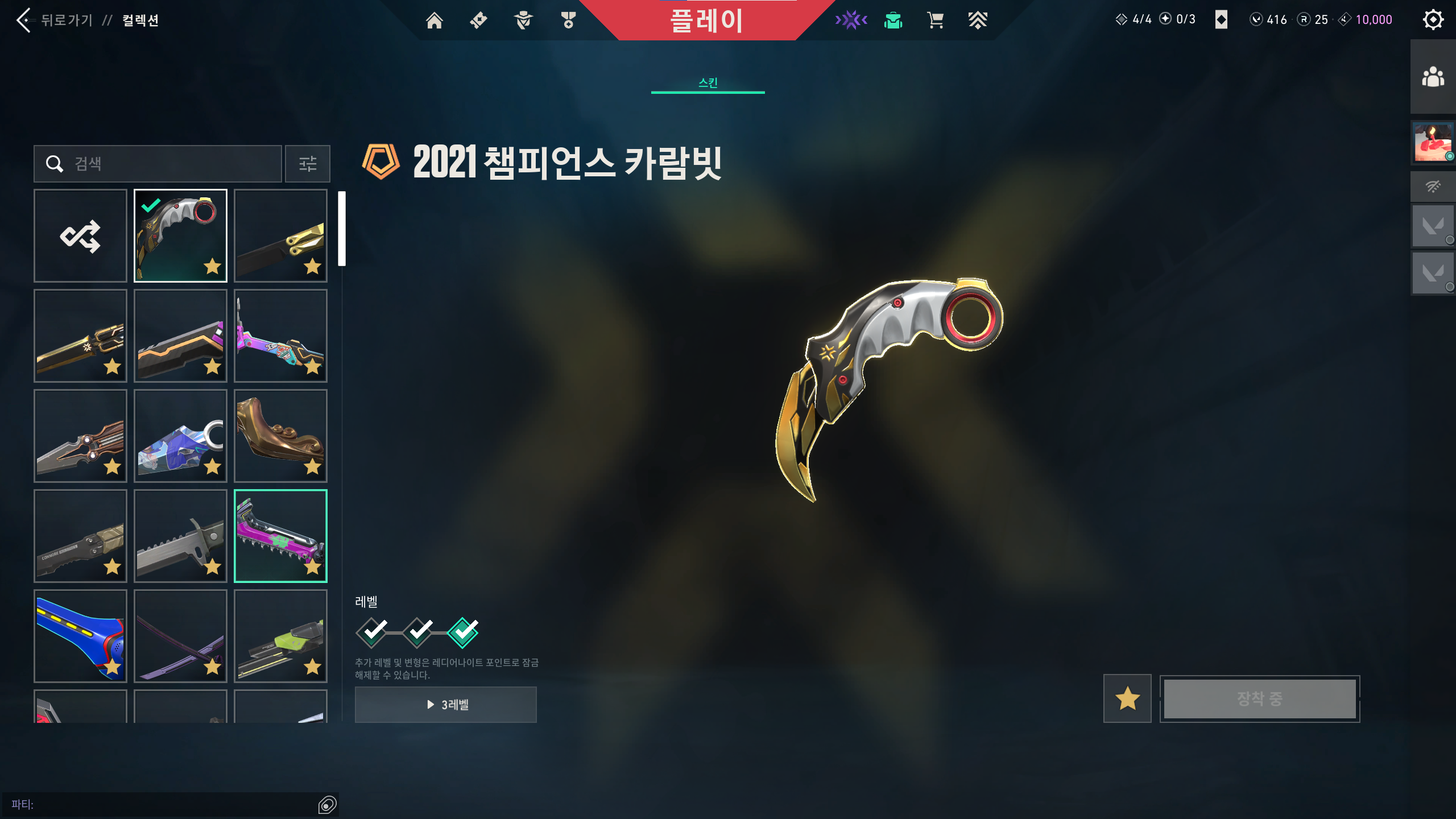Click the 파티 chat input box
This screenshot has width=1456, height=819.
pos(165,804)
